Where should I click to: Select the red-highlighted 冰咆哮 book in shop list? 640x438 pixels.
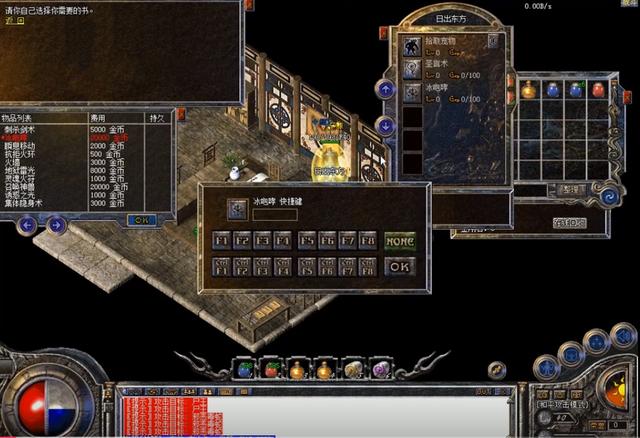(x=20, y=138)
